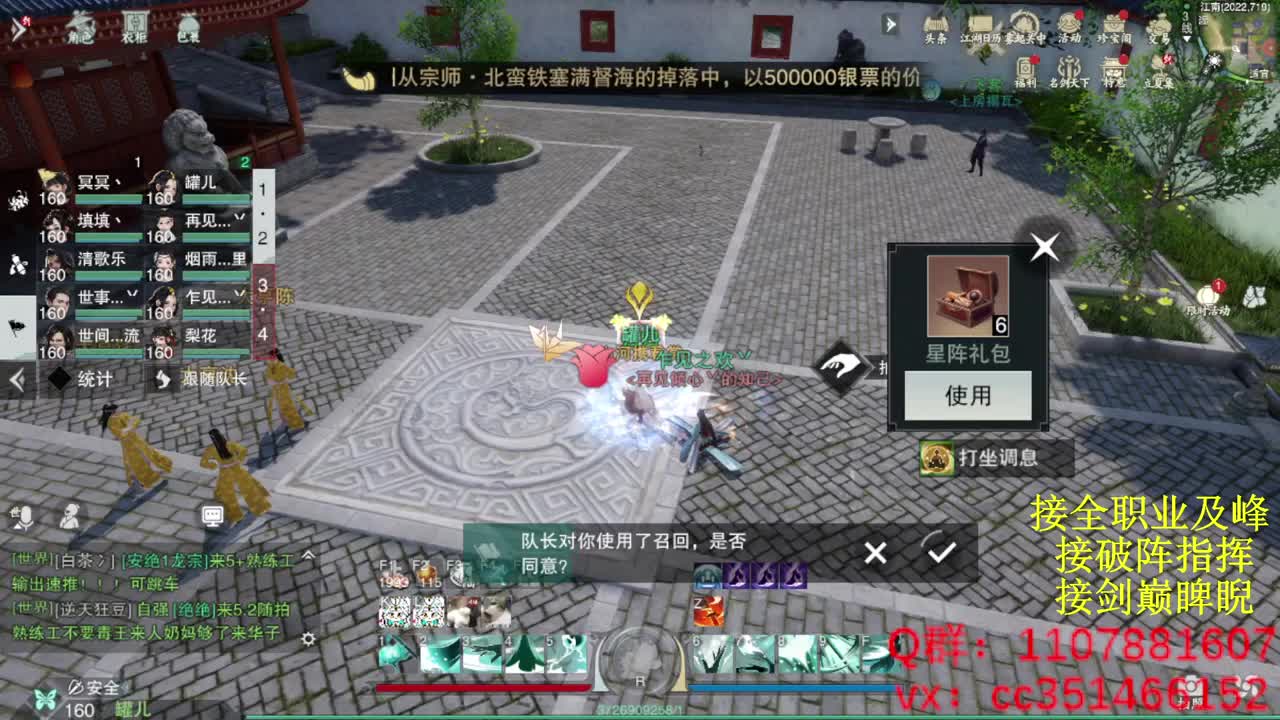1280x720 pixels.
Task: Open the 3线 server line dropdown
Action: pos(1185,27)
